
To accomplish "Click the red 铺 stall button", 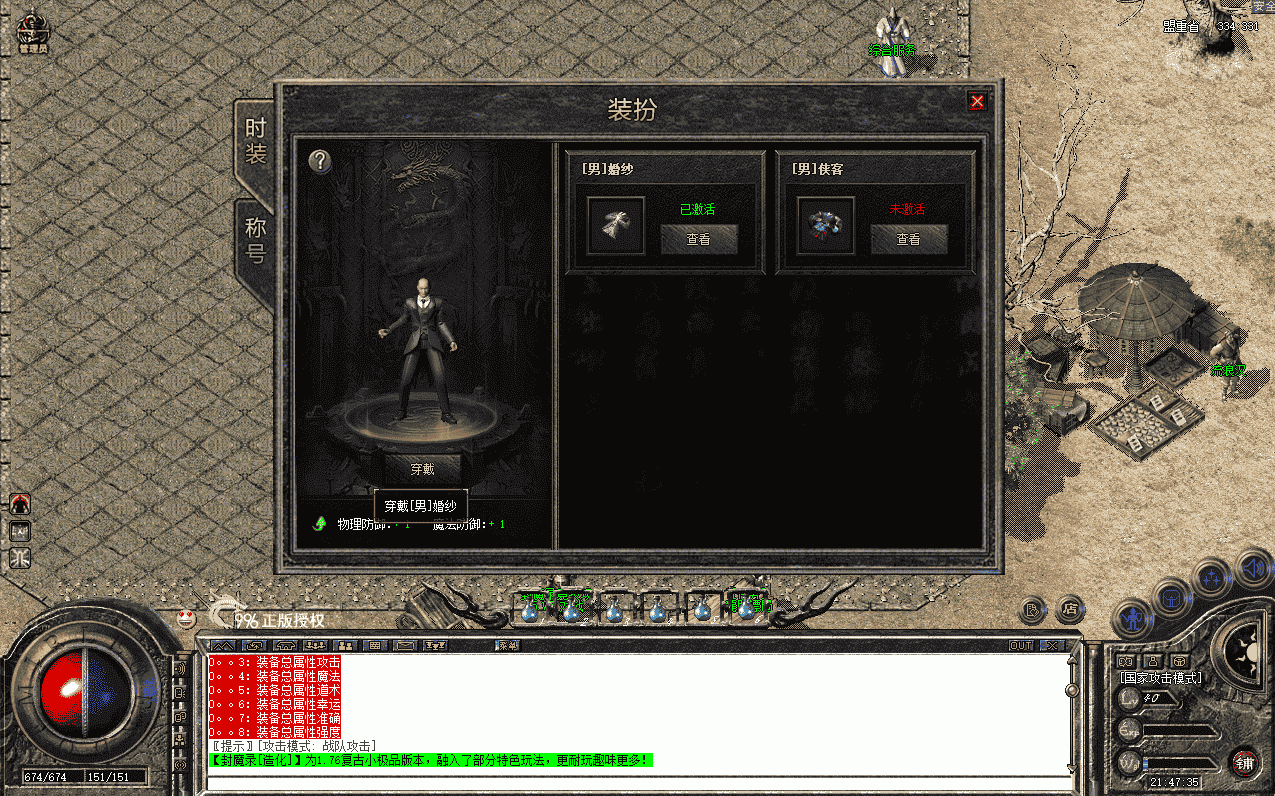I will click(x=1243, y=762).
